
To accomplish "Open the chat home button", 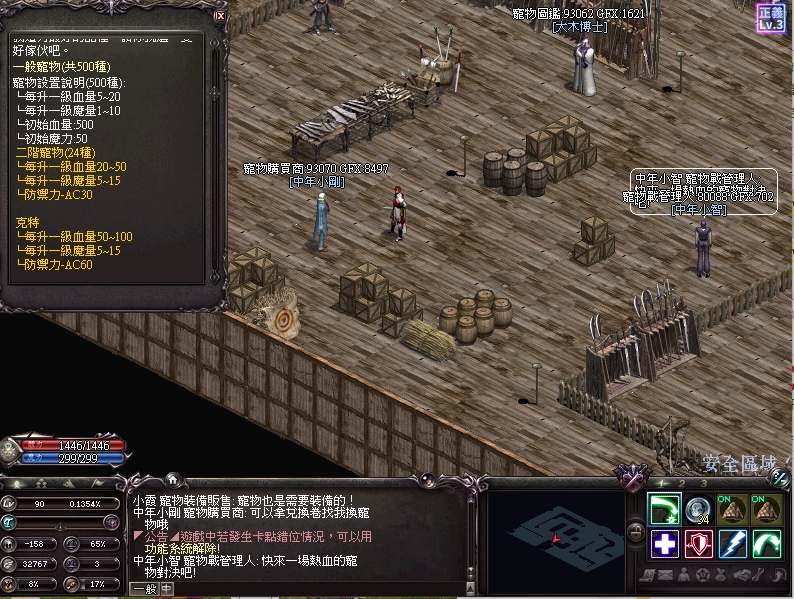I will tap(171, 479).
